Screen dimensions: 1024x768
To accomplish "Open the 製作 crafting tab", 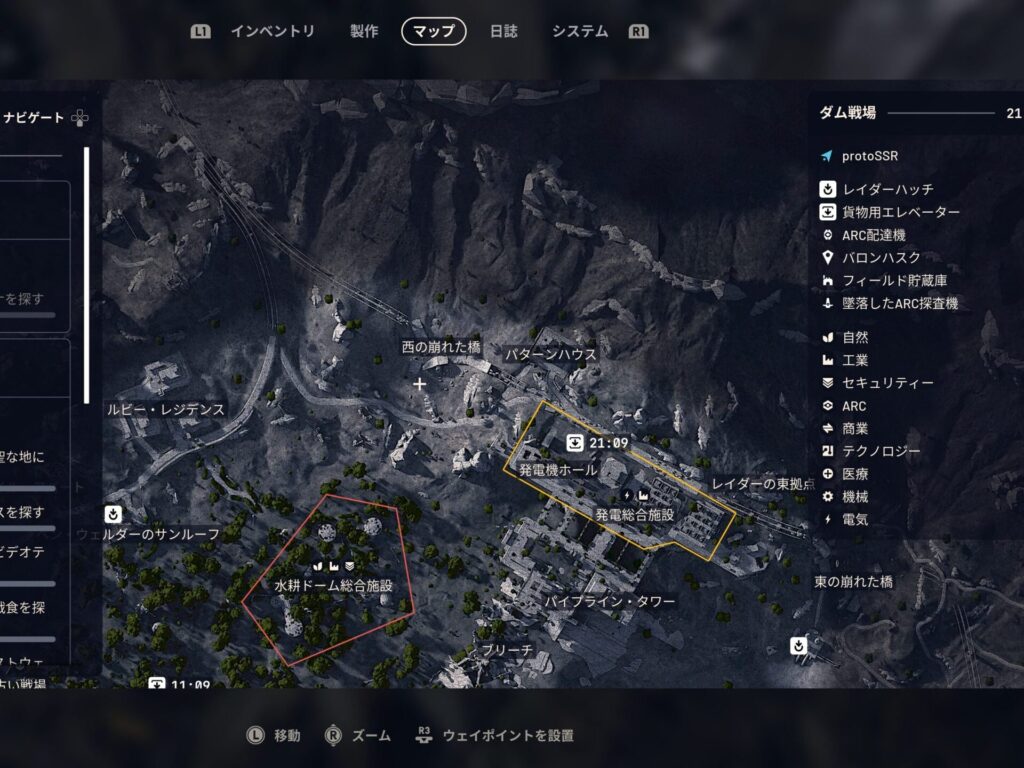I will coord(364,32).
